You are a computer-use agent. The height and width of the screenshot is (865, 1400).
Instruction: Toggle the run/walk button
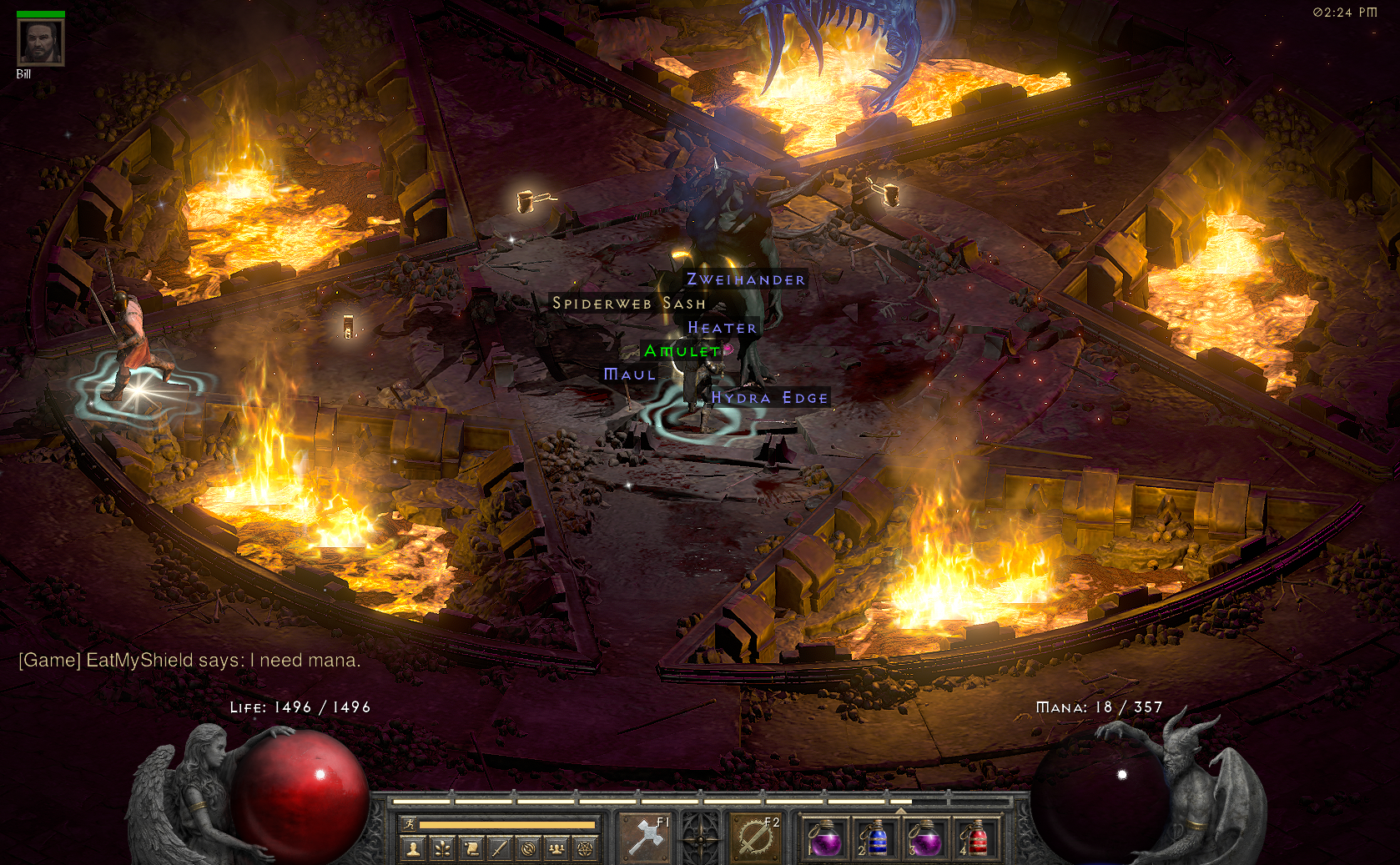pyautogui.click(x=409, y=825)
